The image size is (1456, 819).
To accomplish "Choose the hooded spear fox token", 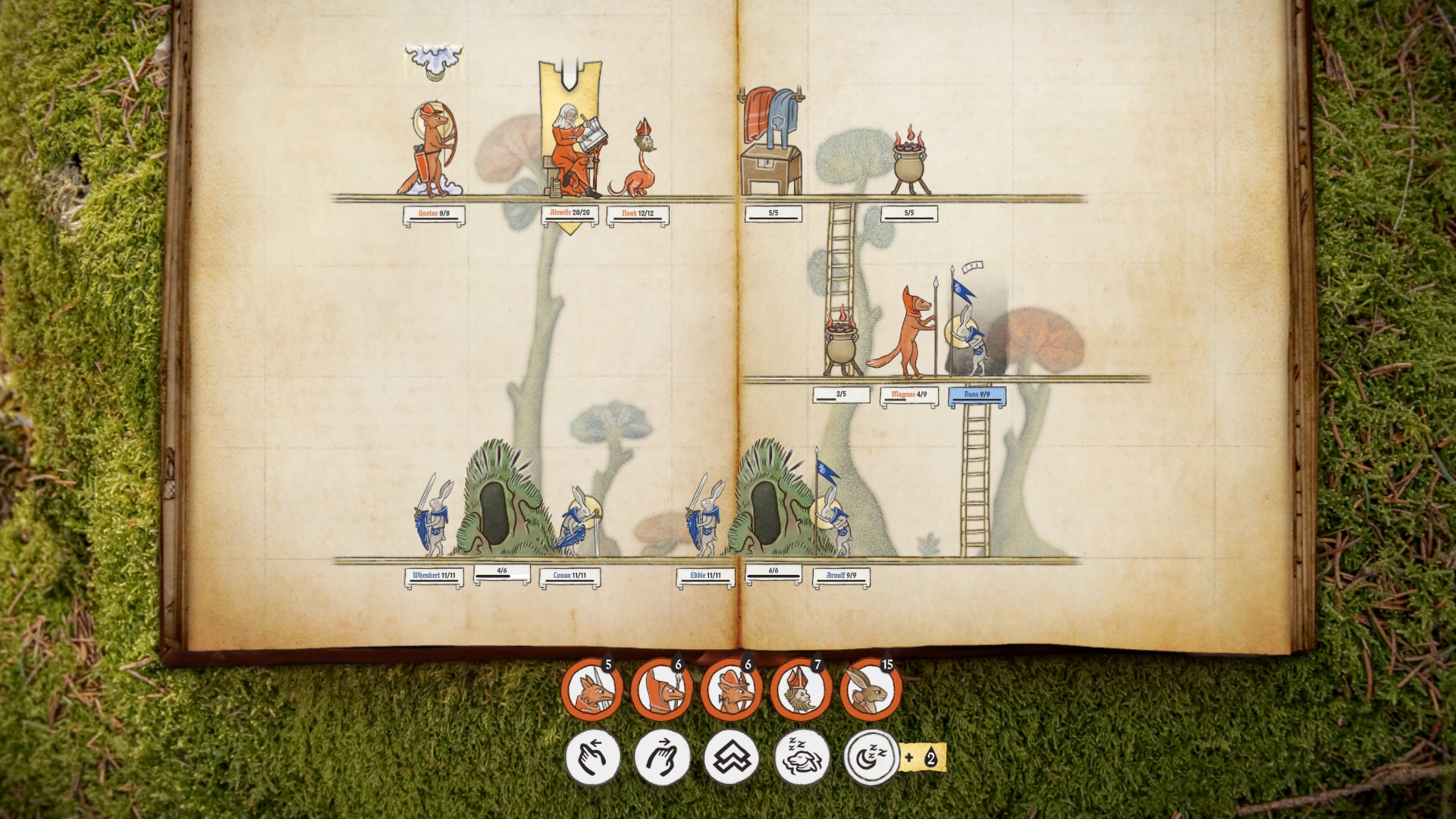I will pos(662,689).
